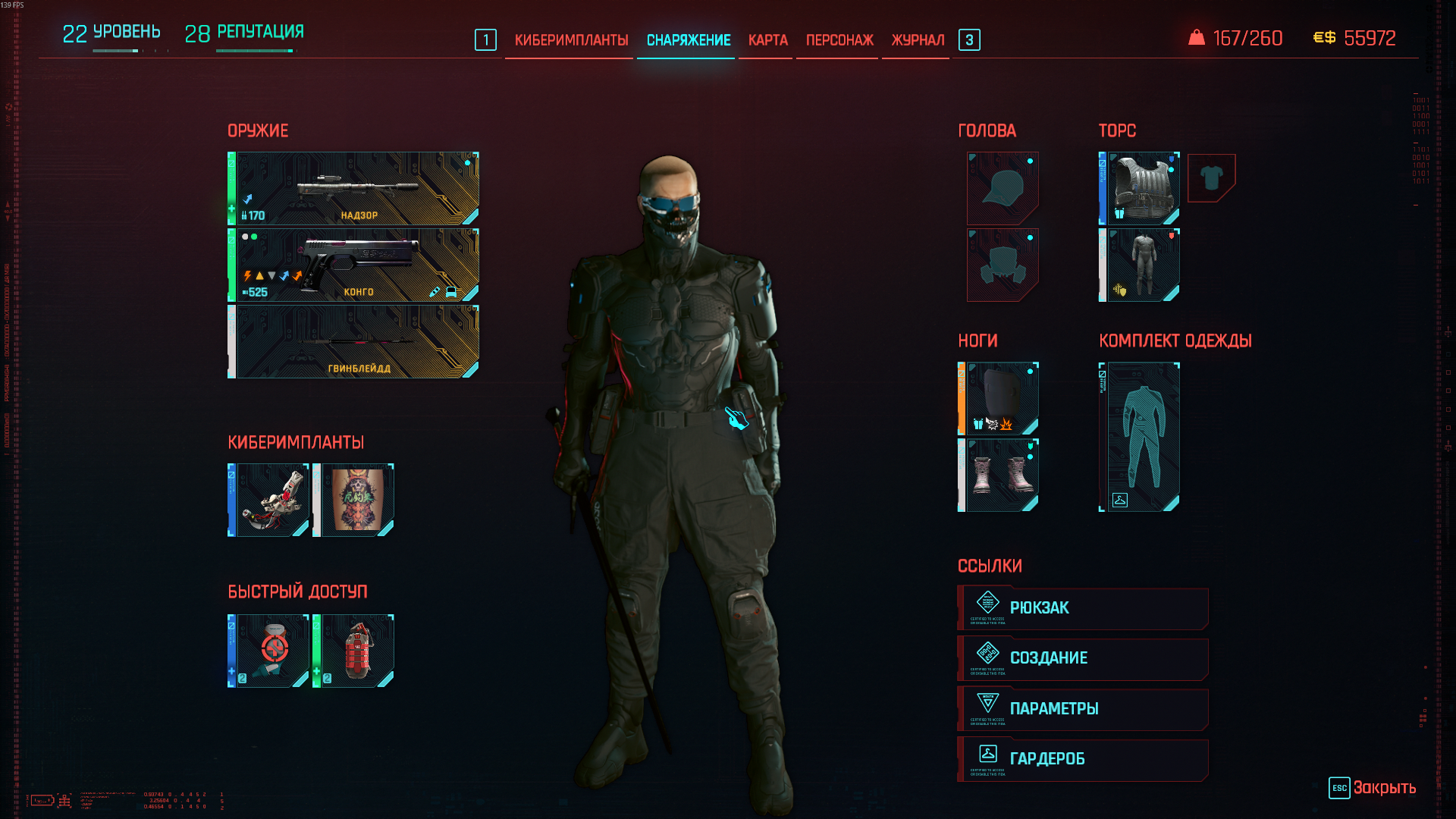This screenshot has width=1456, height=819.
Task: Open the pants slot under Ноги
Action: tap(999, 398)
